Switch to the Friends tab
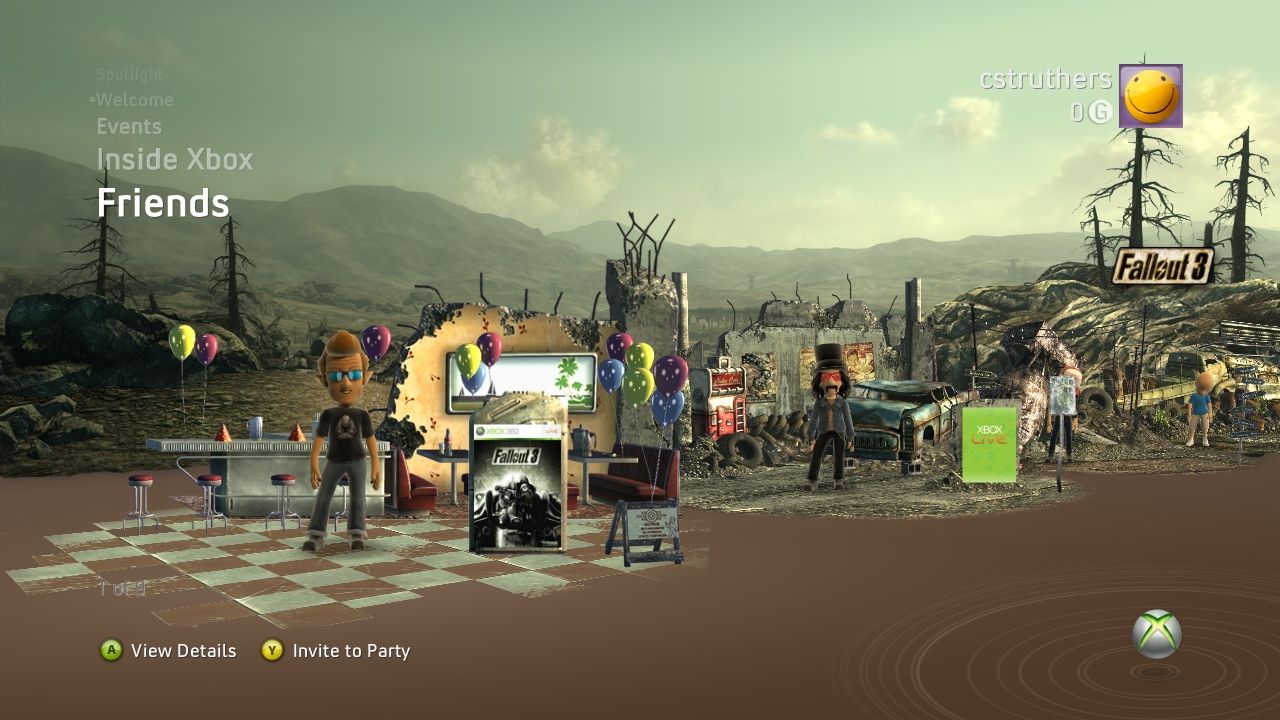Image resolution: width=1280 pixels, height=720 pixels. 163,204
